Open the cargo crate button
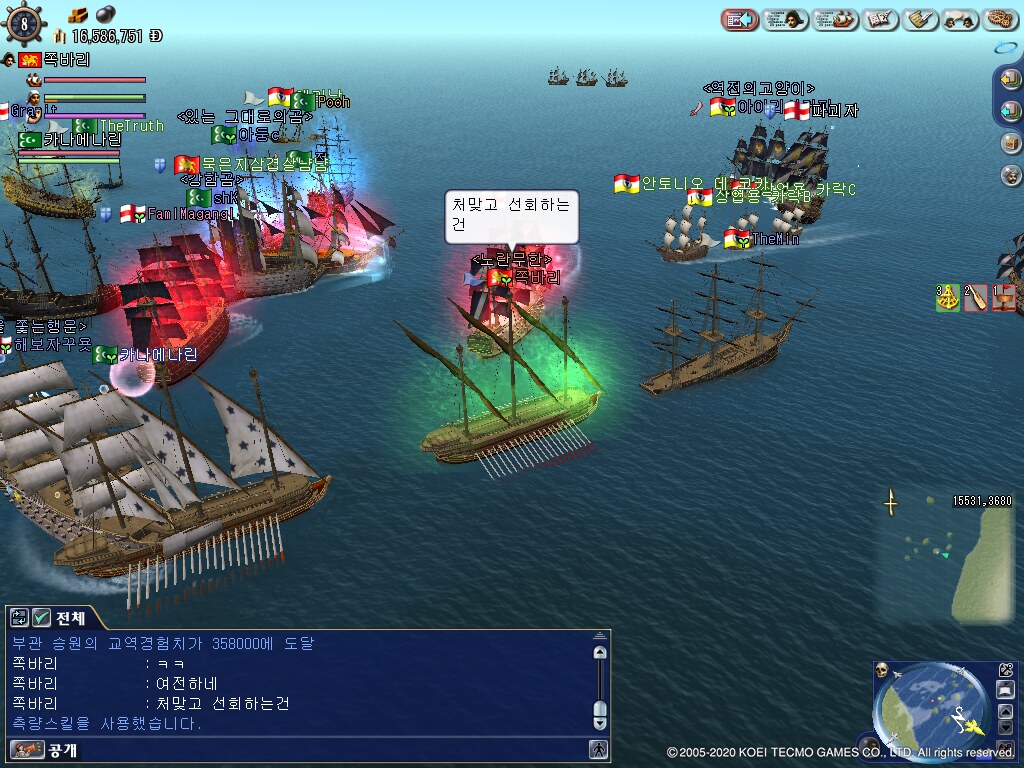 (x=1010, y=143)
